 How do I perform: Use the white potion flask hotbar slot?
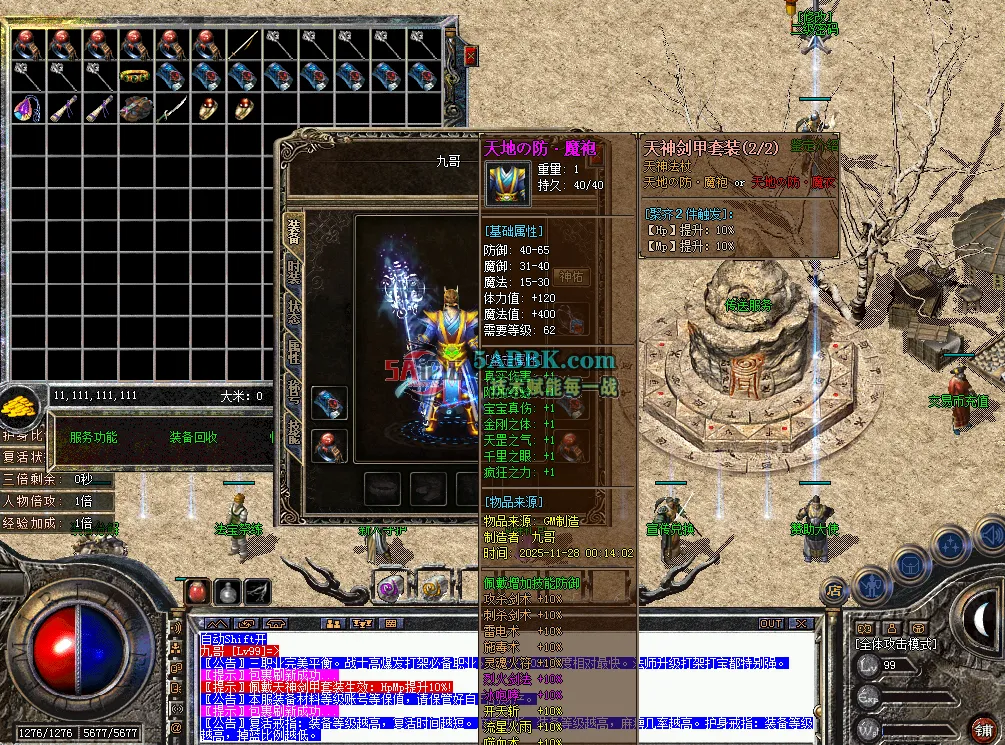coord(229,592)
